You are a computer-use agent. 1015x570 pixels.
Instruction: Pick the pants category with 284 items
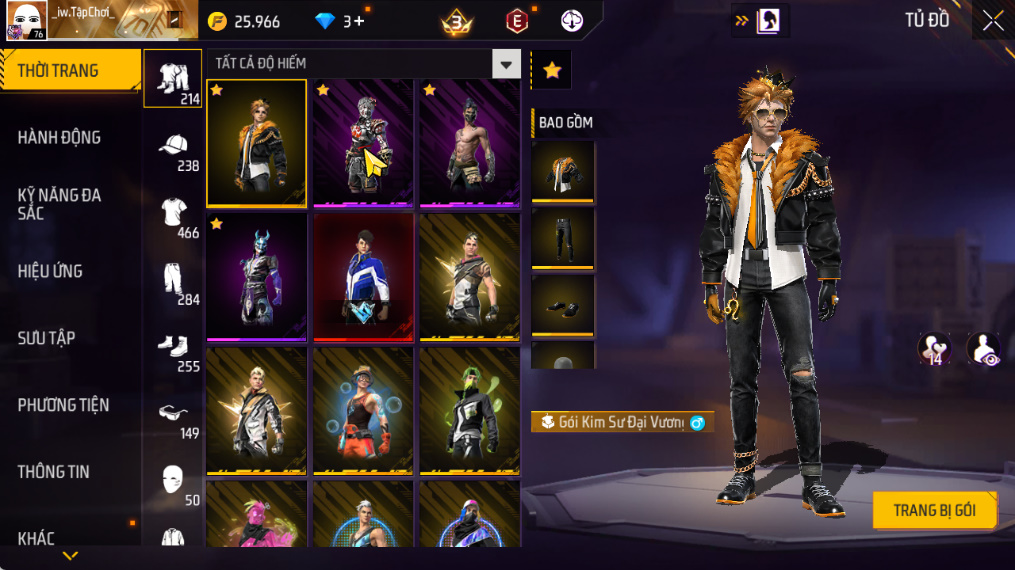pos(174,281)
